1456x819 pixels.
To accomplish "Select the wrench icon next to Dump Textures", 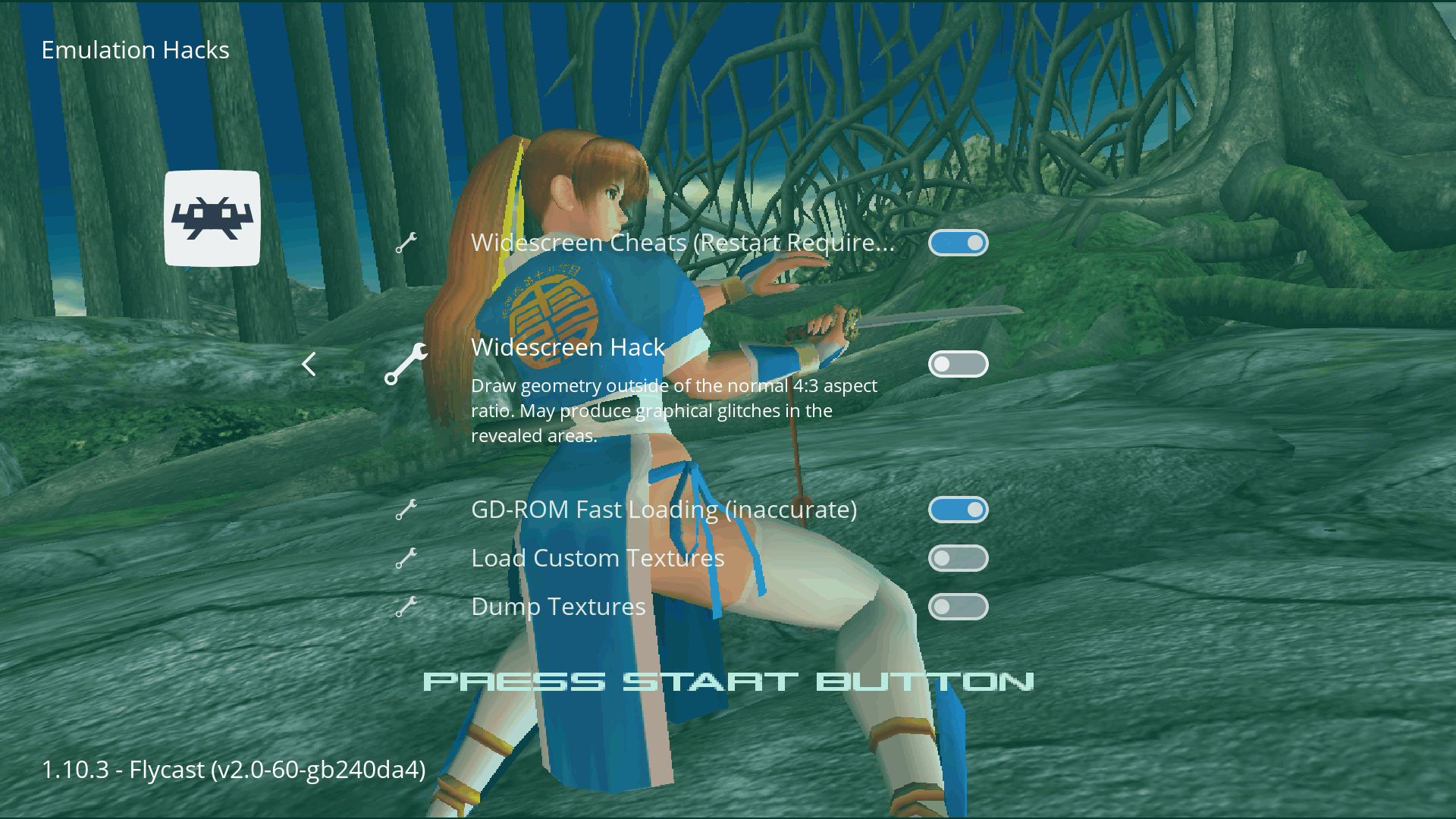I will click(x=406, y=607).
